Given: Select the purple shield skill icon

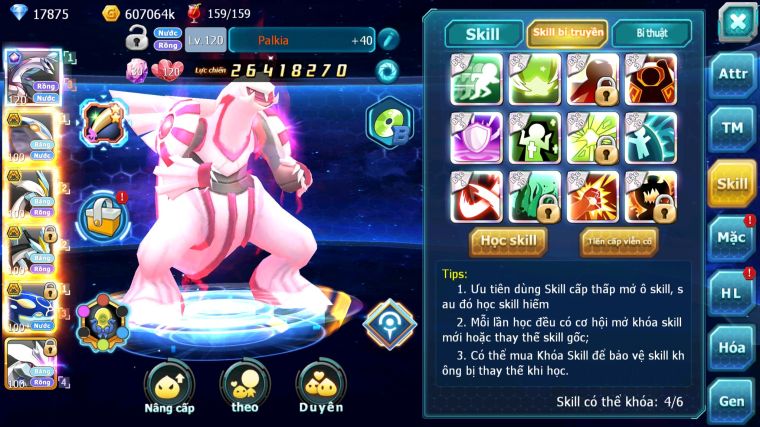Looking at the screenshot, I should [475, 136].
